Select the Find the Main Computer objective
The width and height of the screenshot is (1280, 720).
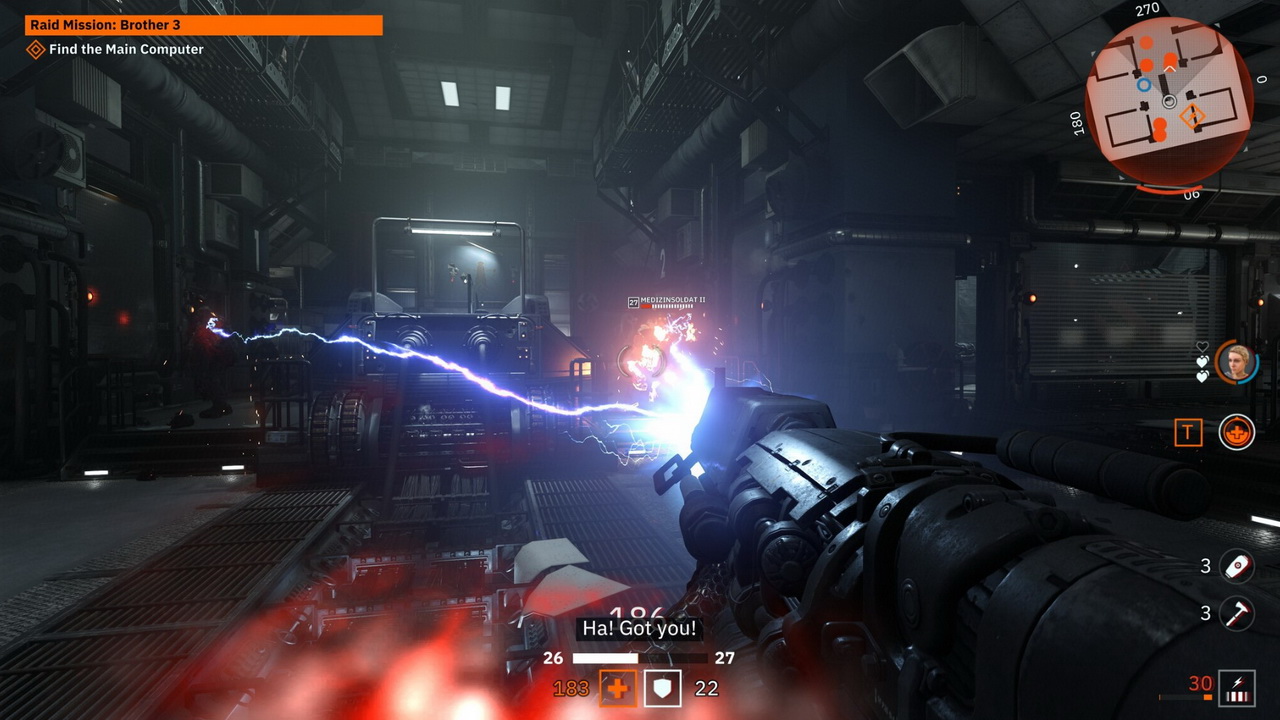click(x=126, y=49)
